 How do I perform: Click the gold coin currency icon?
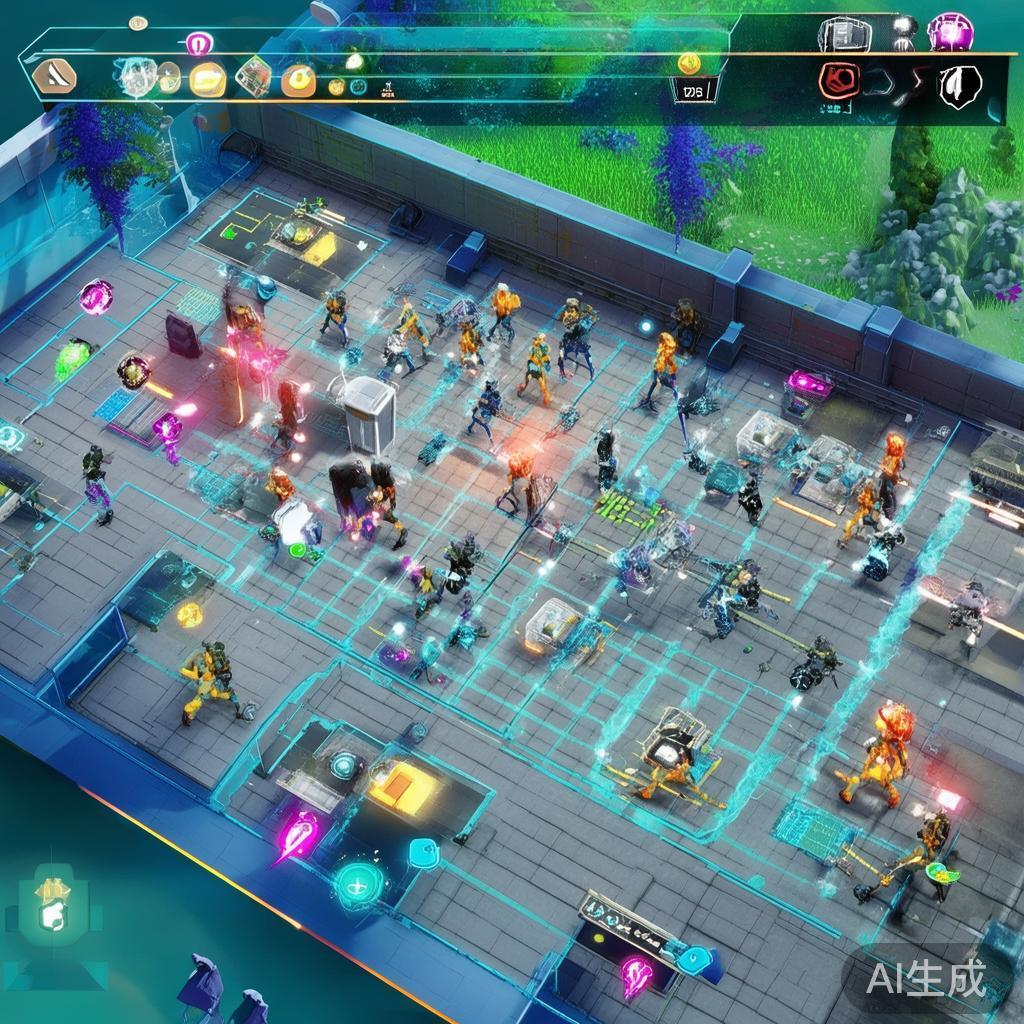coord(689,63)
